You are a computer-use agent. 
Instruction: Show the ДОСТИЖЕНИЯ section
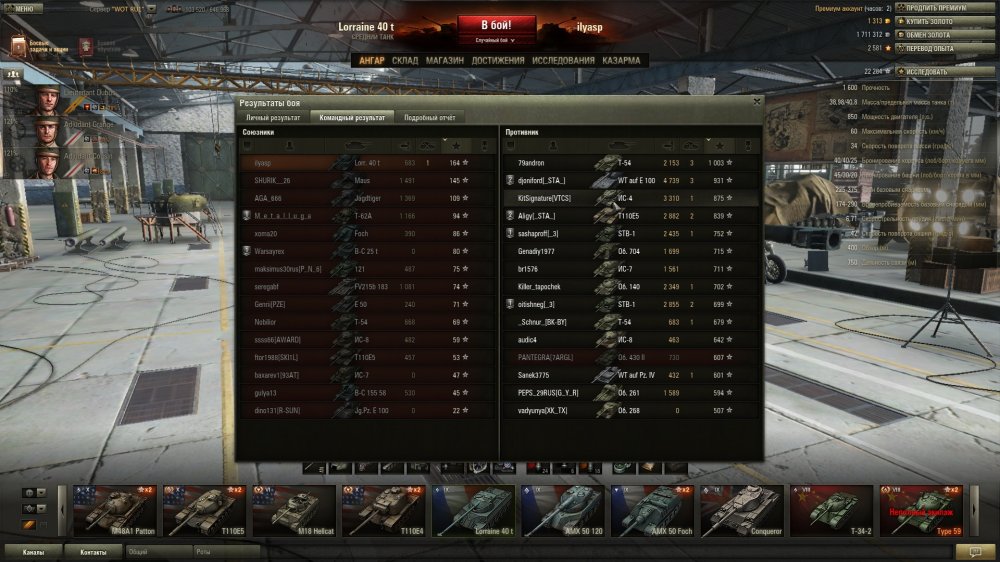pyautogui.click(x=498, y=61)
